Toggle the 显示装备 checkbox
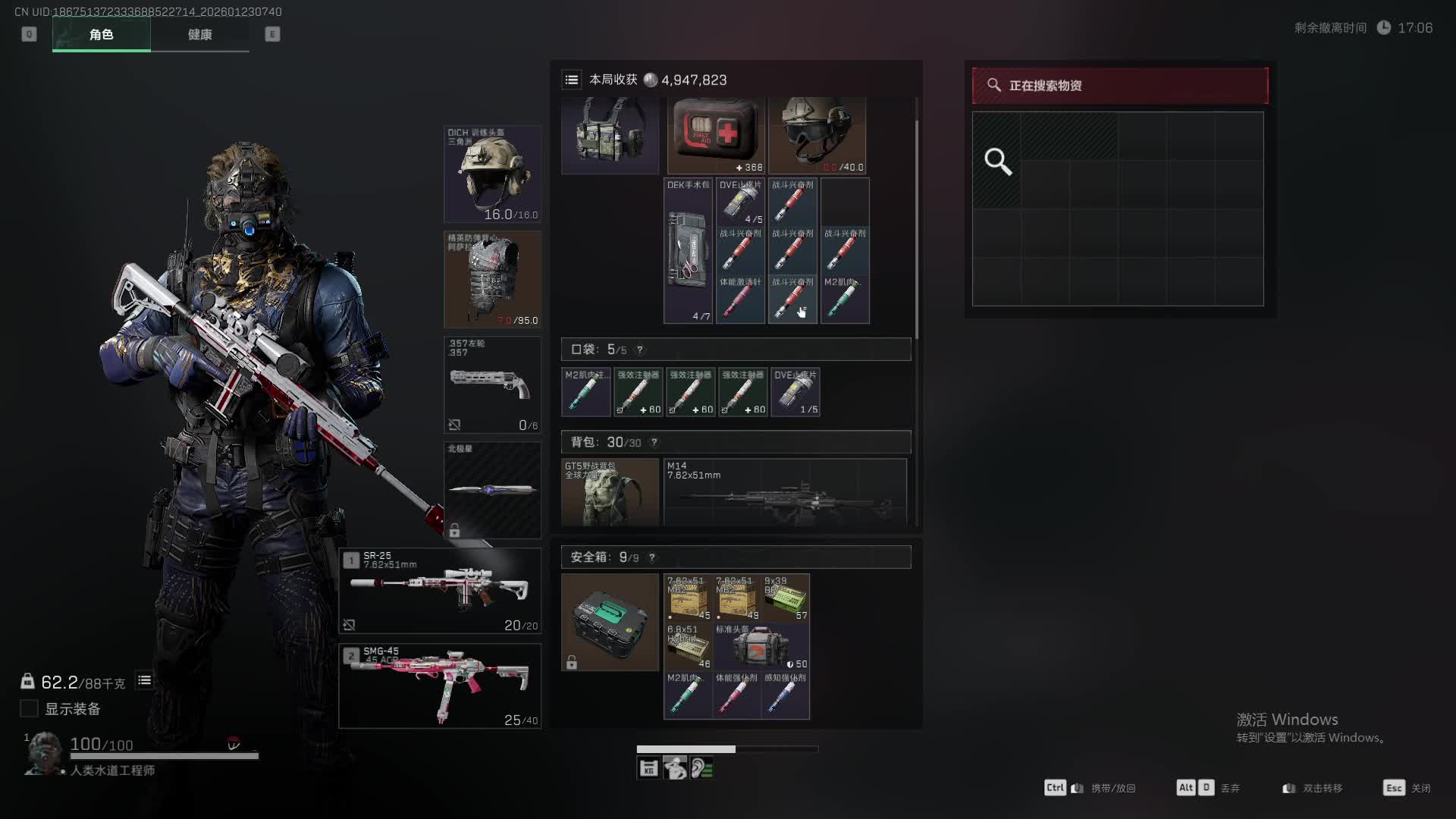 [x=29, y=708]
